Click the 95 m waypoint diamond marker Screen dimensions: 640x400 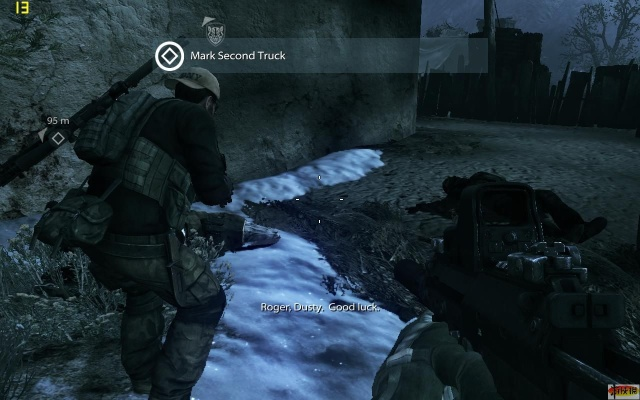pos(58,138)
